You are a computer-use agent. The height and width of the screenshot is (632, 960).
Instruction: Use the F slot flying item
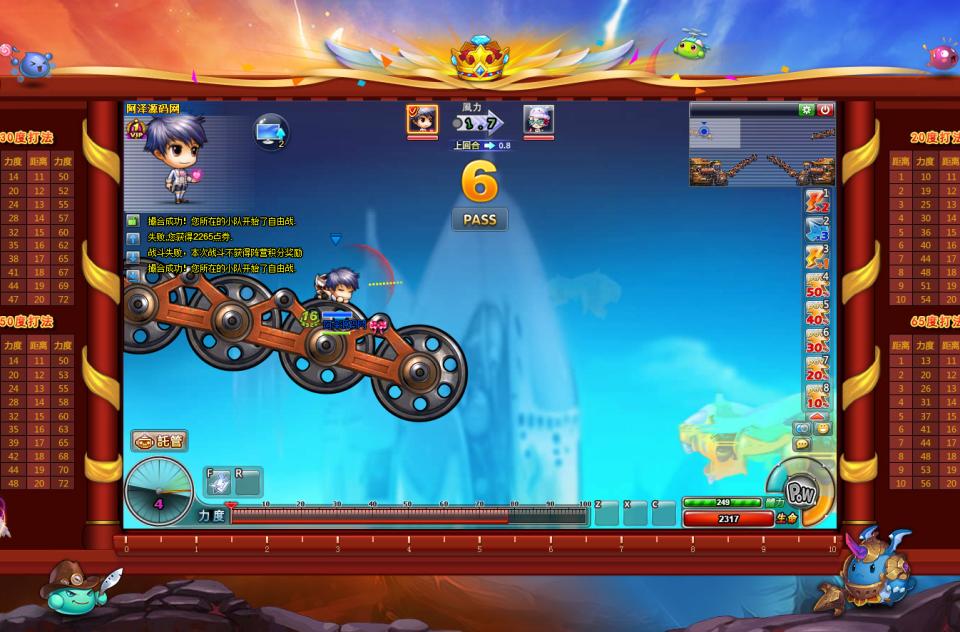219,483
